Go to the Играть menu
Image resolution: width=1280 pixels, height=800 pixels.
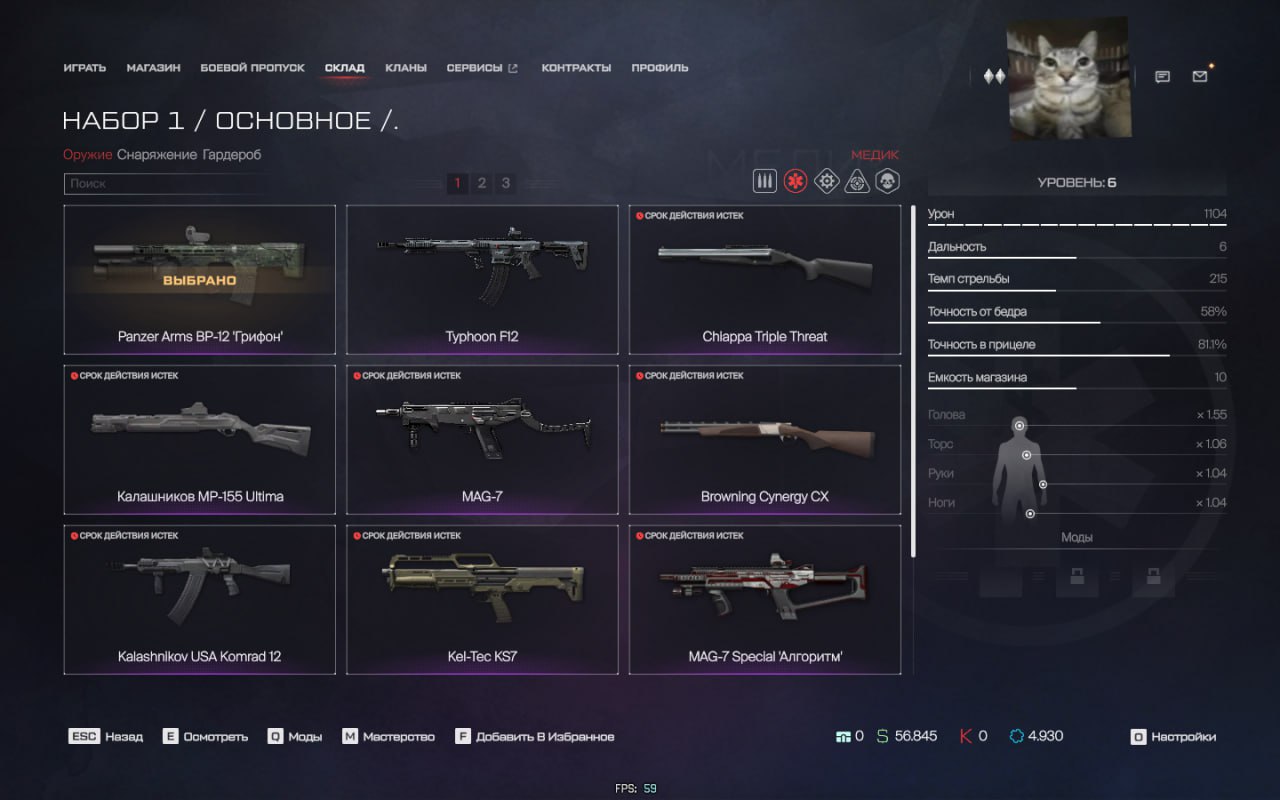[x=84, y=68]
